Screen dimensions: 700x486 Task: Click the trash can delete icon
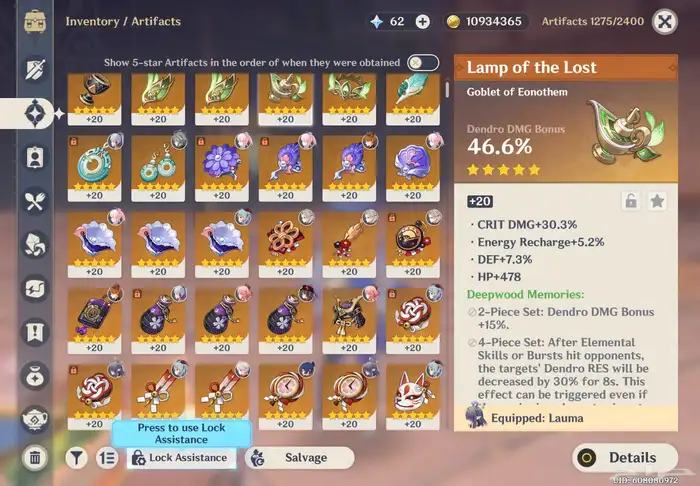pos(35,458)
